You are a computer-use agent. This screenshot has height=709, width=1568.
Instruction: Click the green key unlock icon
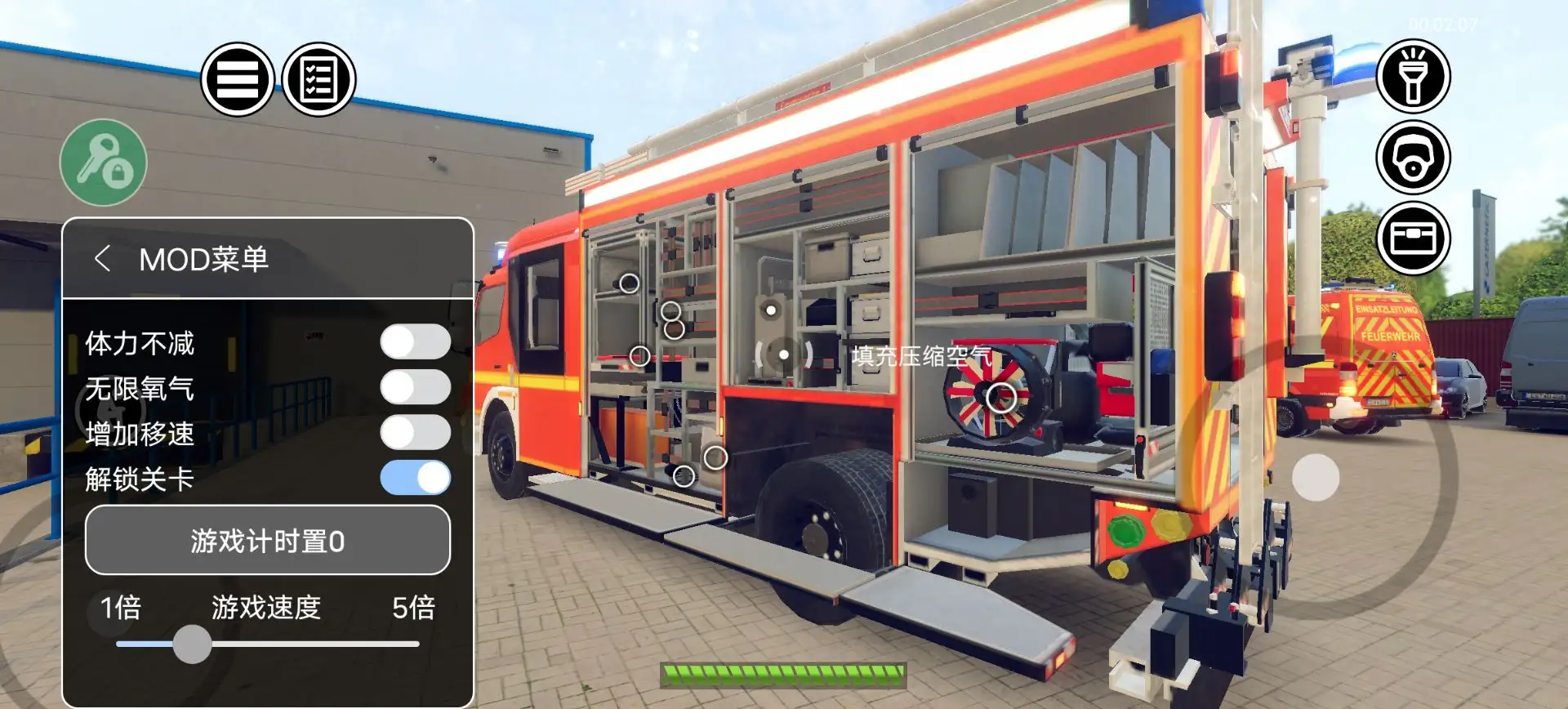coord(102,163)
